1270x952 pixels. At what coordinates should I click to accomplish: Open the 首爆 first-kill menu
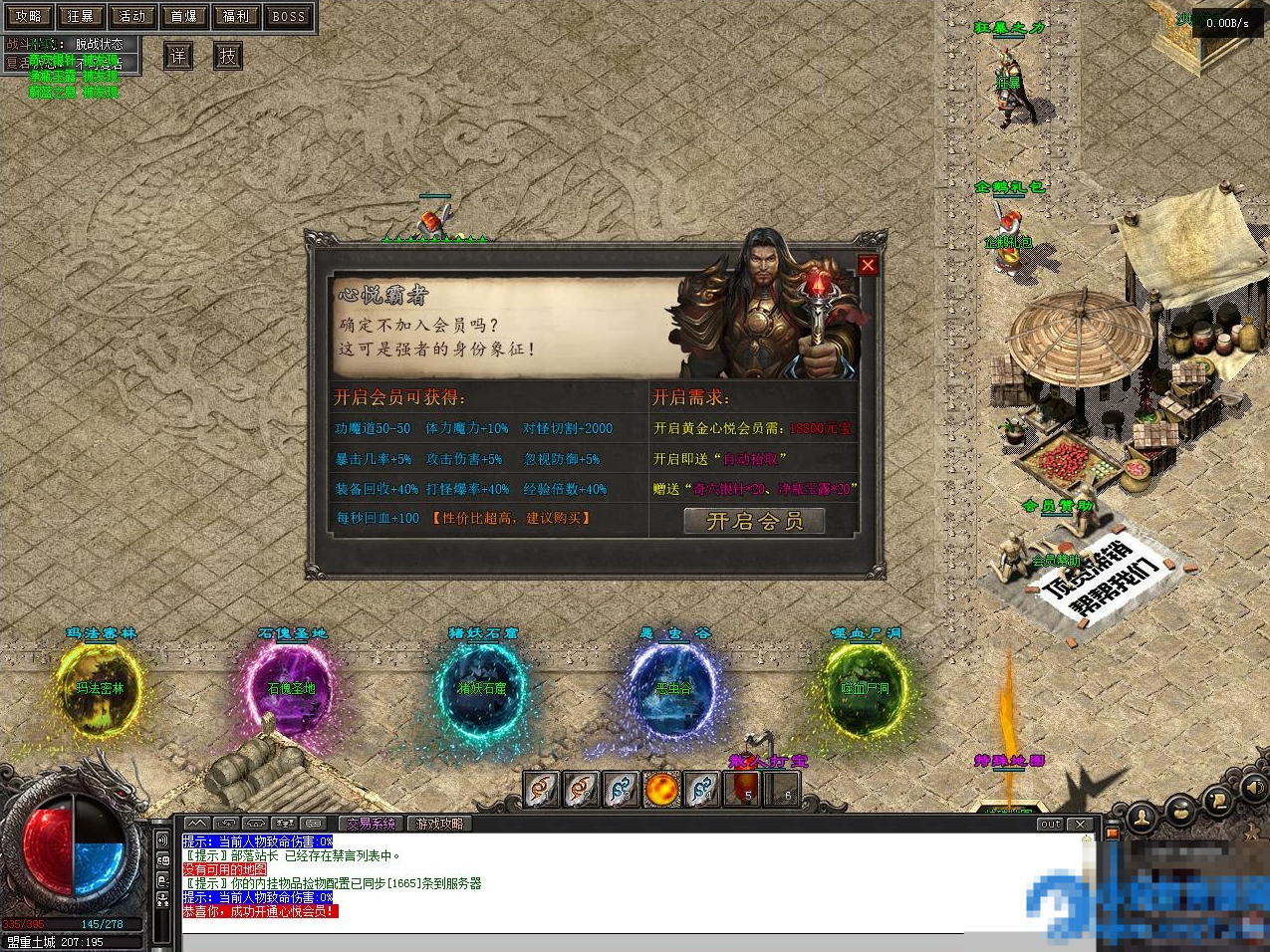point(184,16)
